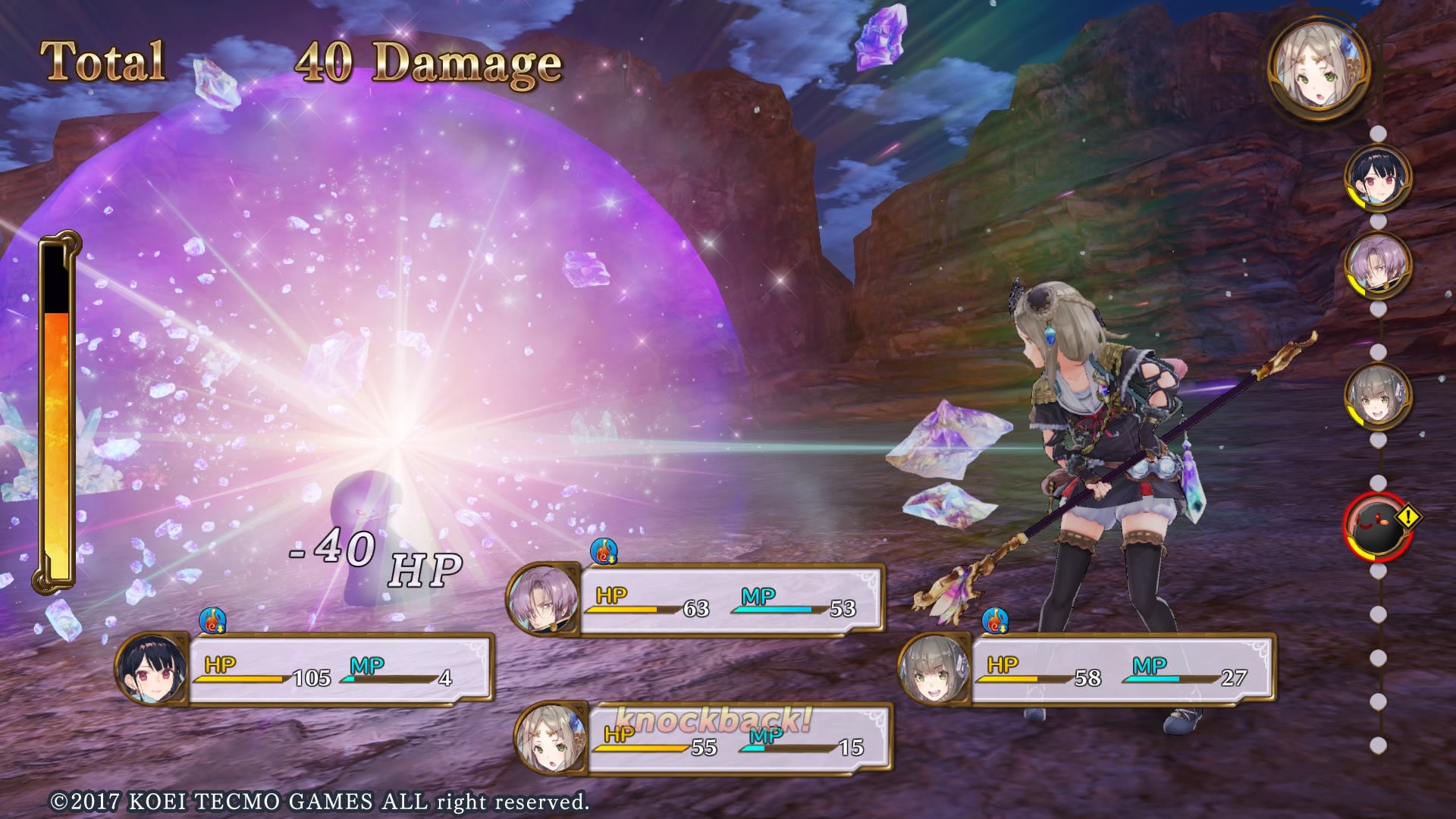The image size is (1456, 819).
Task: Inspect the debuff icon above the 105 HP panel
Action: pyautogui.click(x=213, y=620)
